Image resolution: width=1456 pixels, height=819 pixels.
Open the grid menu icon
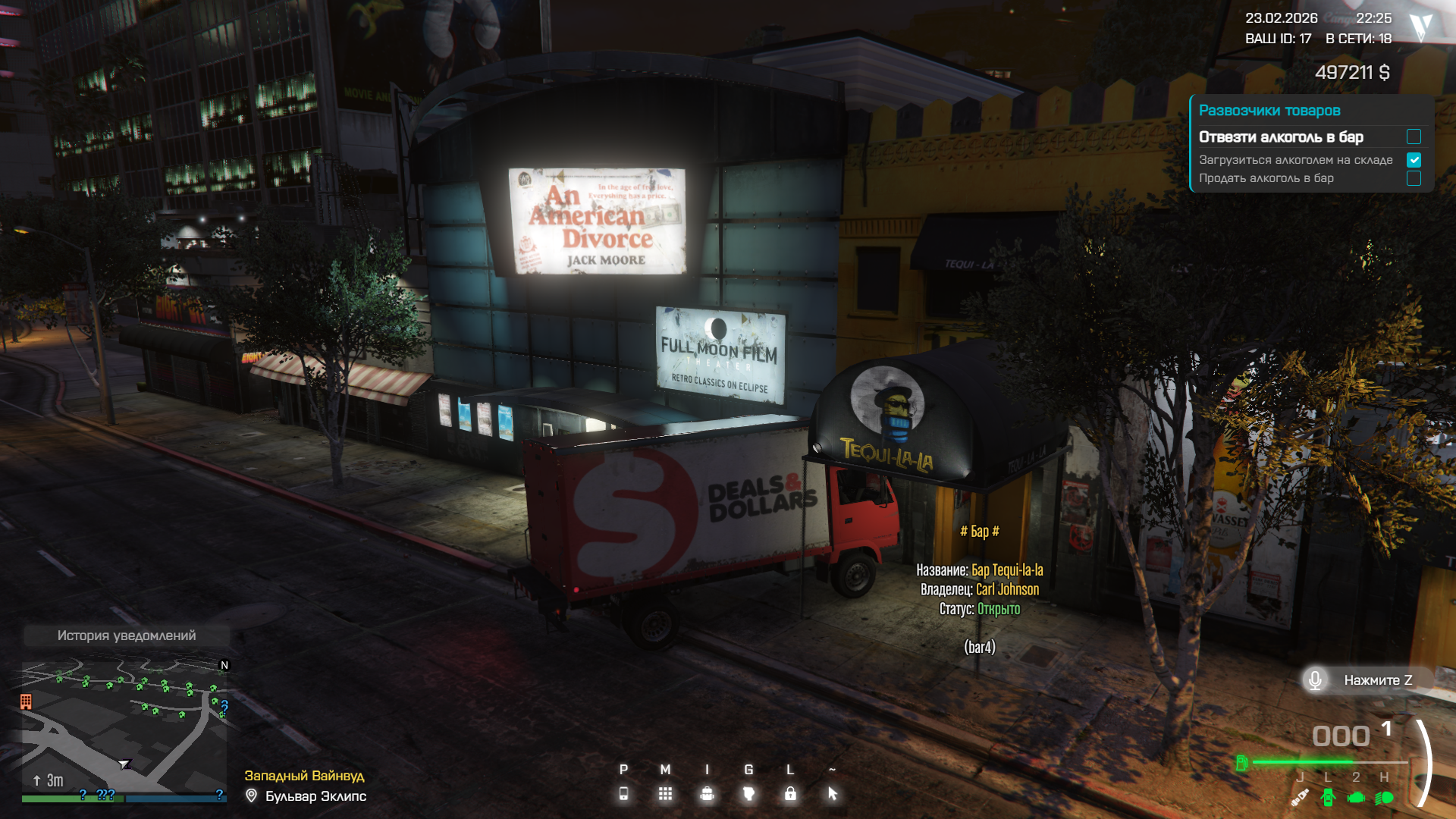(x=665, y=793)
